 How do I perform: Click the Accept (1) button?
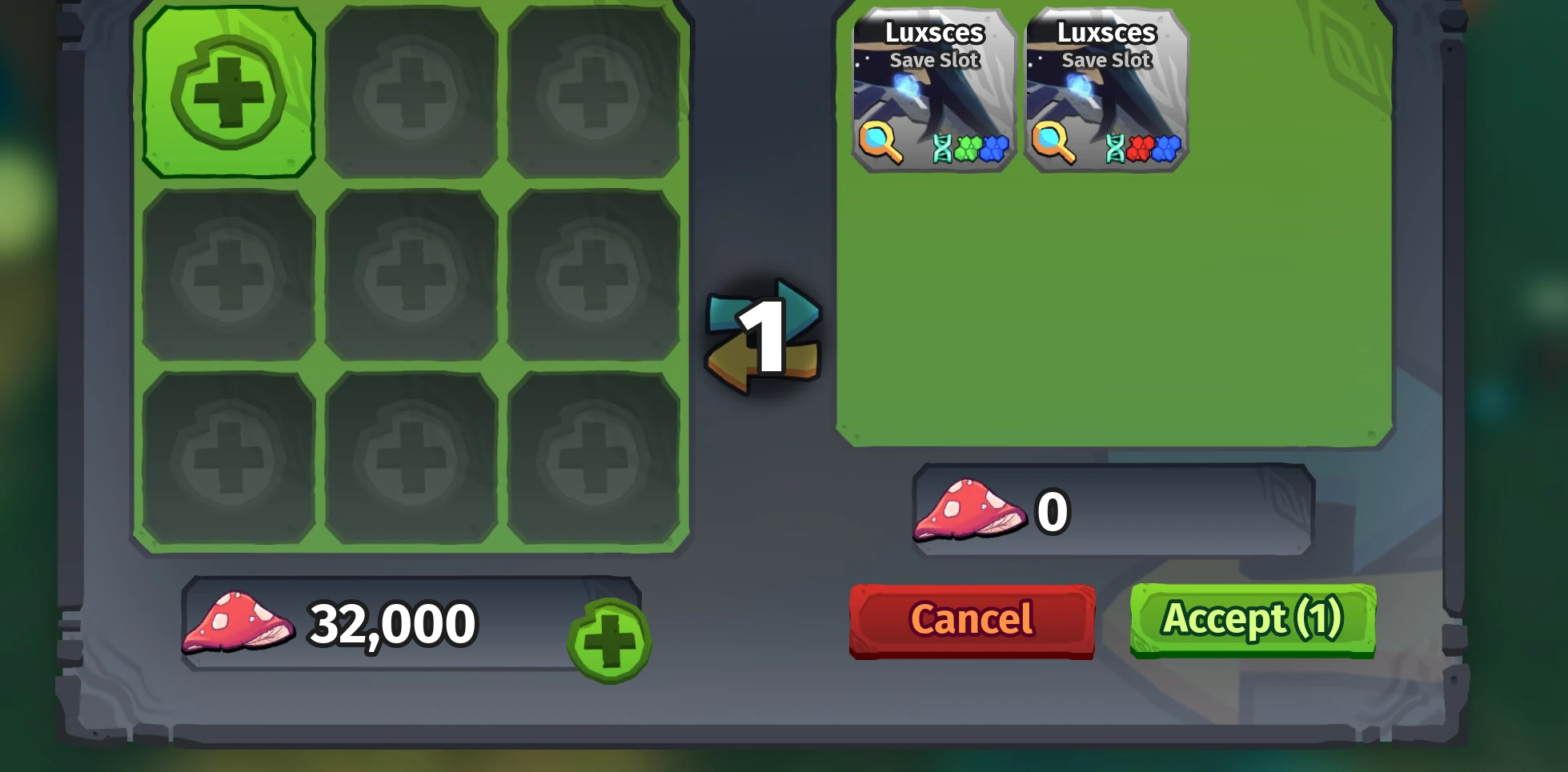pos(1251,620)
